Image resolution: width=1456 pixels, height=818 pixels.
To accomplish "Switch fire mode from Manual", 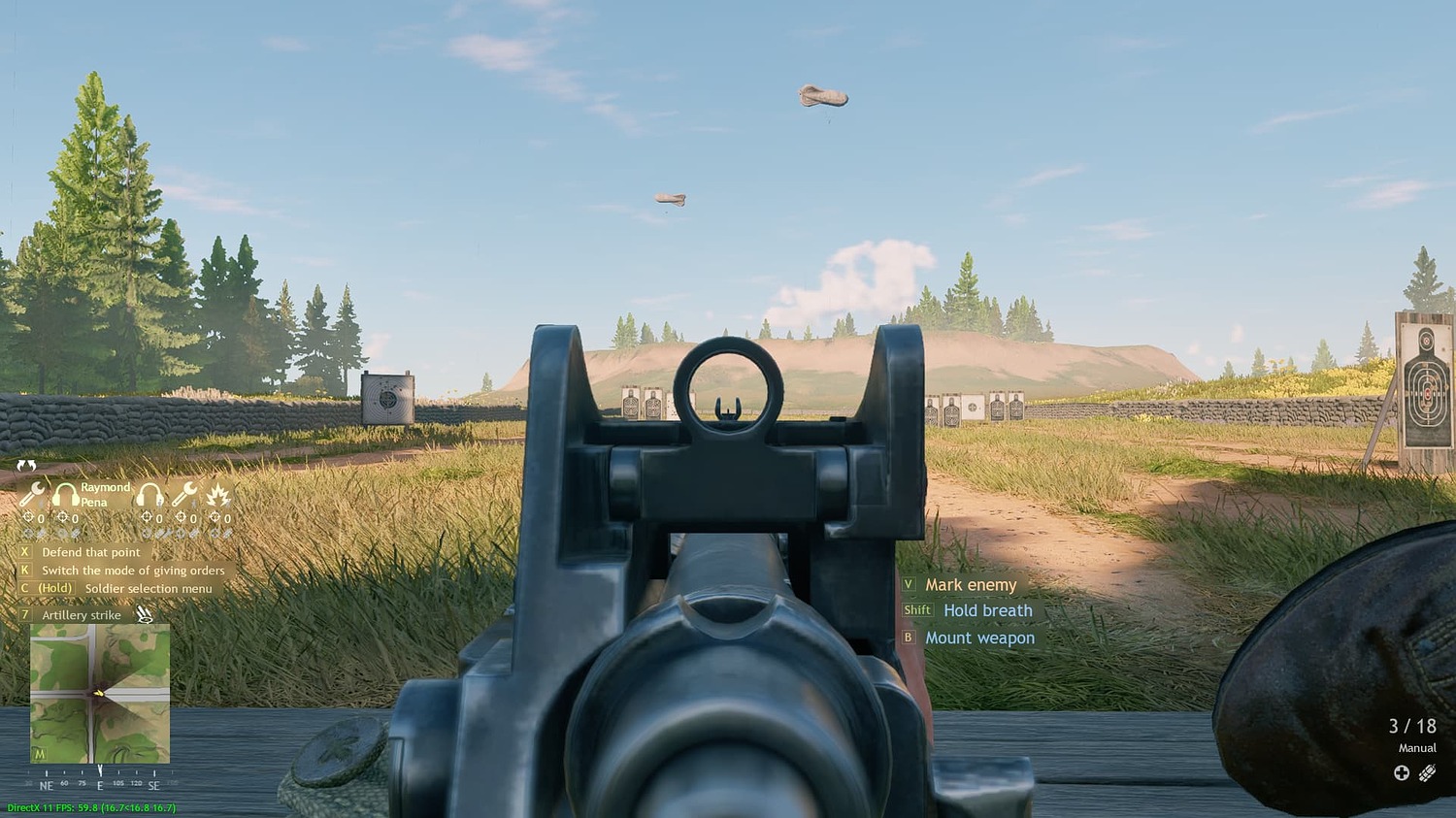I will [1416, 748].
